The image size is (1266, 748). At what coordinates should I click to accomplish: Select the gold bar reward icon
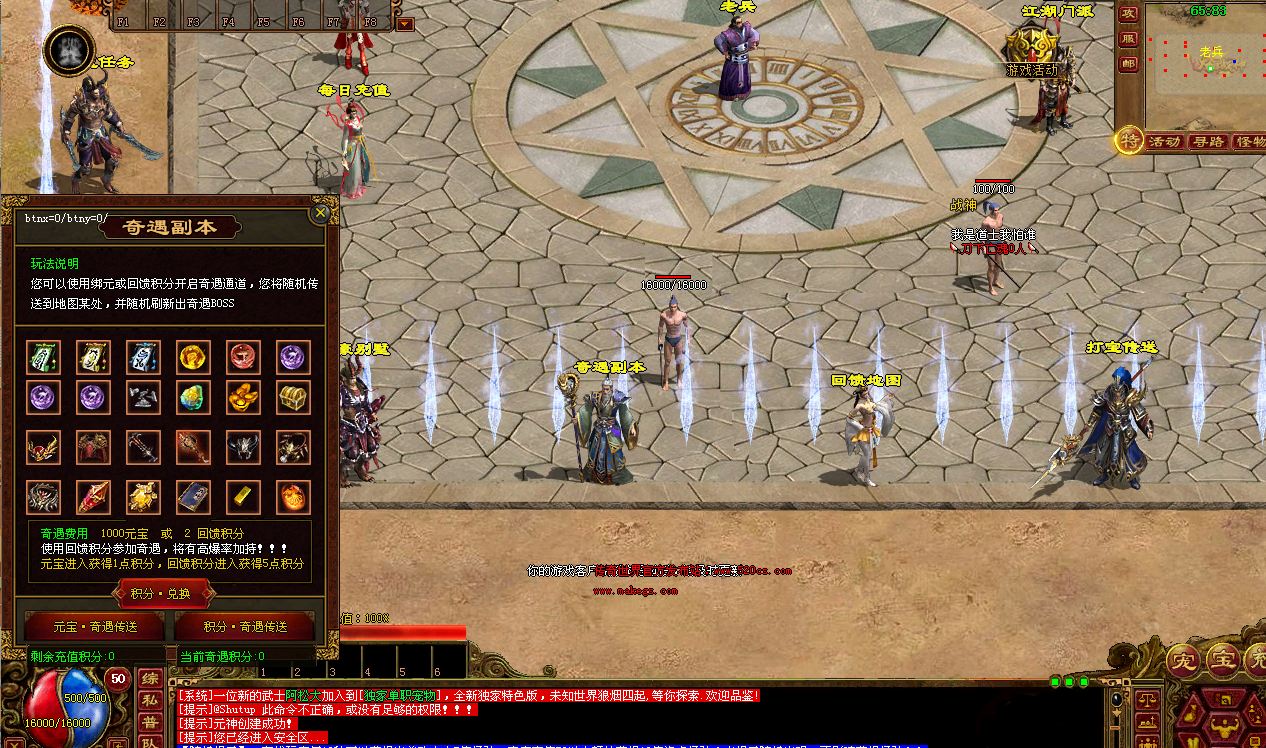[244, 497]
